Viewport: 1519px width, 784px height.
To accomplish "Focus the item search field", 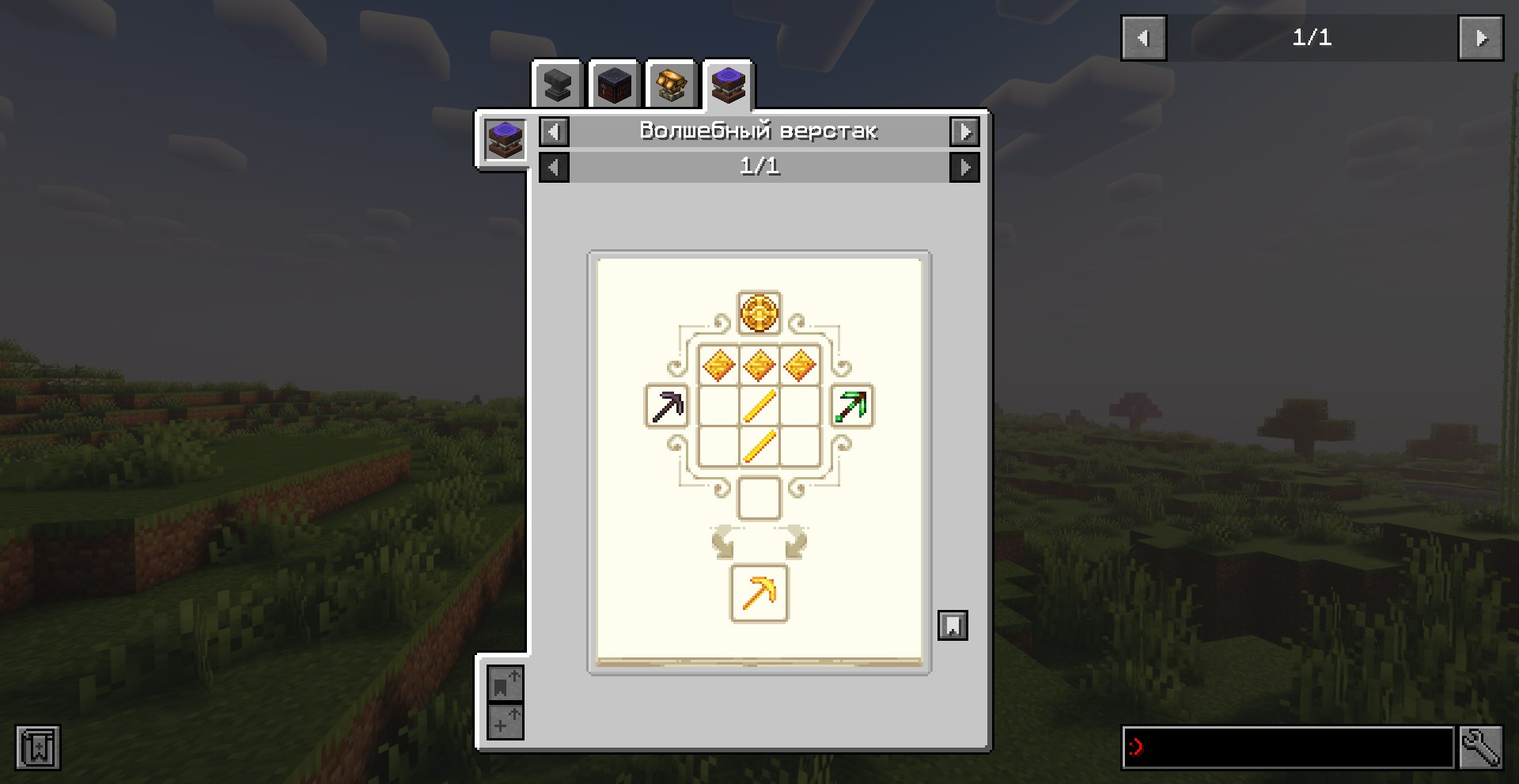I will pos(1288,747).
